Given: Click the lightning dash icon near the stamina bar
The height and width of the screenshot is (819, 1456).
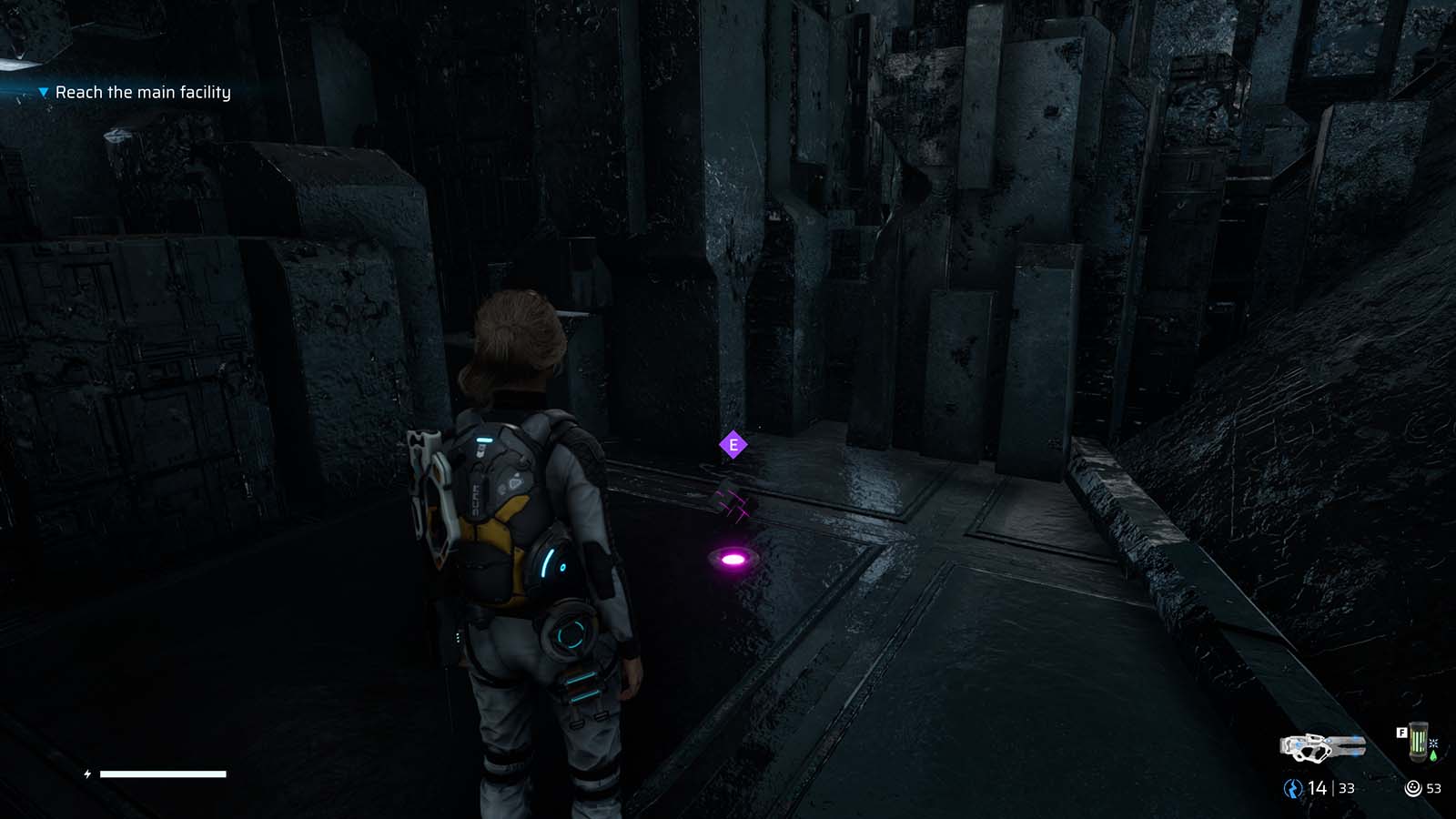Looking at the screenshot, I should pos(86,774).
